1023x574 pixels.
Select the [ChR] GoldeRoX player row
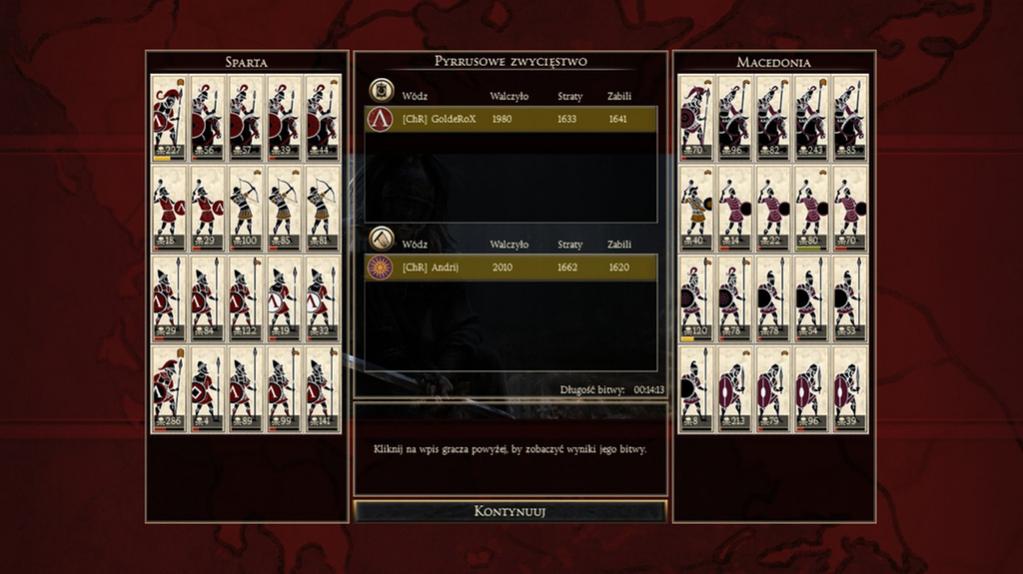tap(510, 119)
